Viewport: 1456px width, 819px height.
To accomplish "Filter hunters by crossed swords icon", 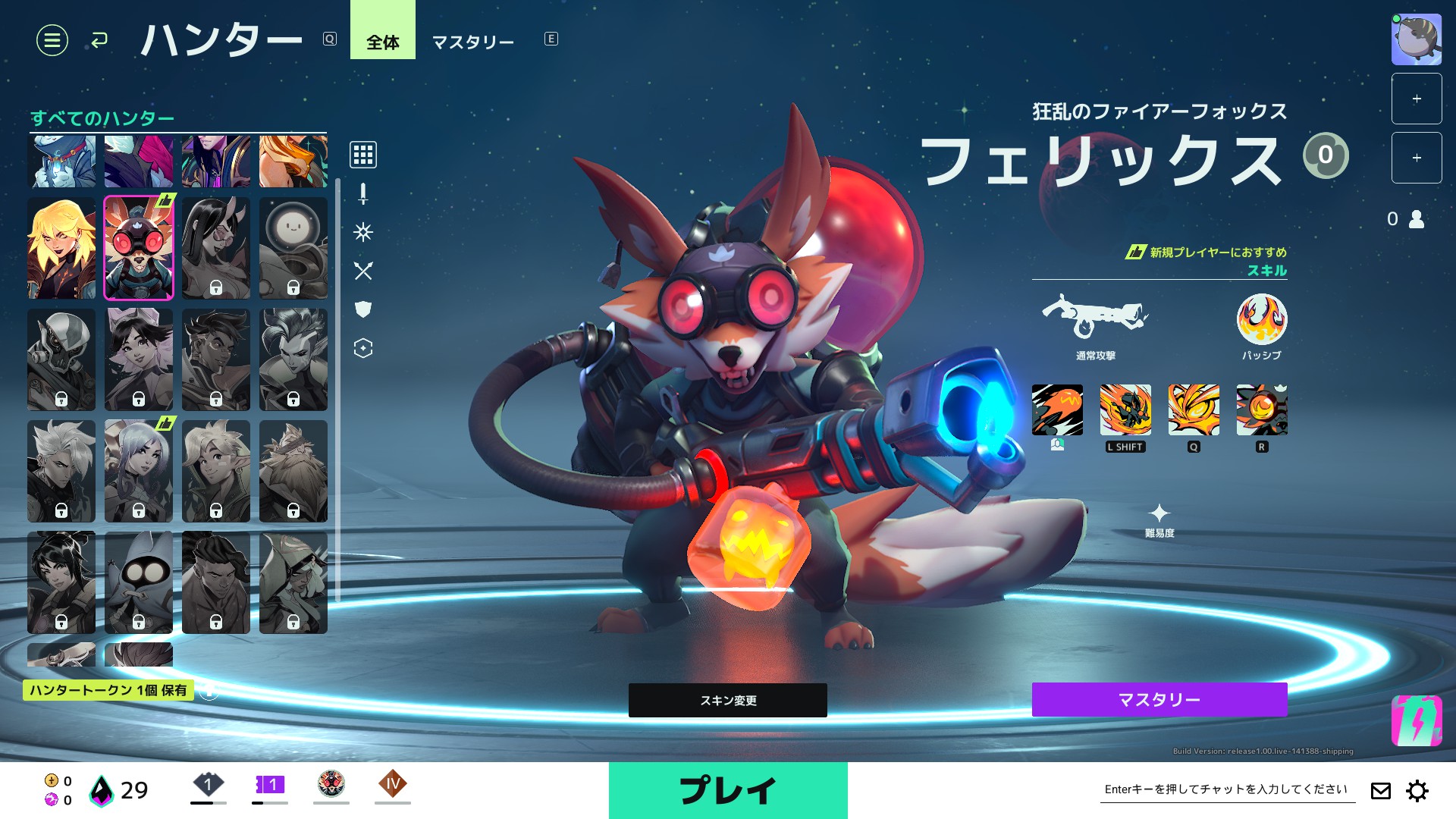I will tap(363, 271).
